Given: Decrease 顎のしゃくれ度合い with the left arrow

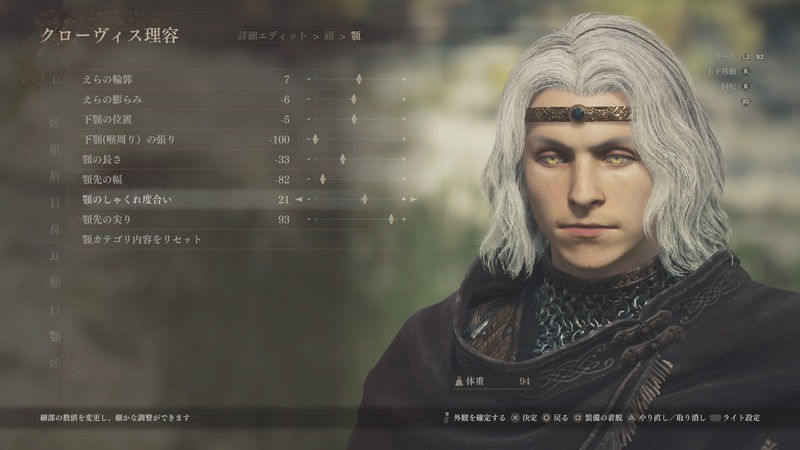Looking at the screenshot, I should coord(297,200).
